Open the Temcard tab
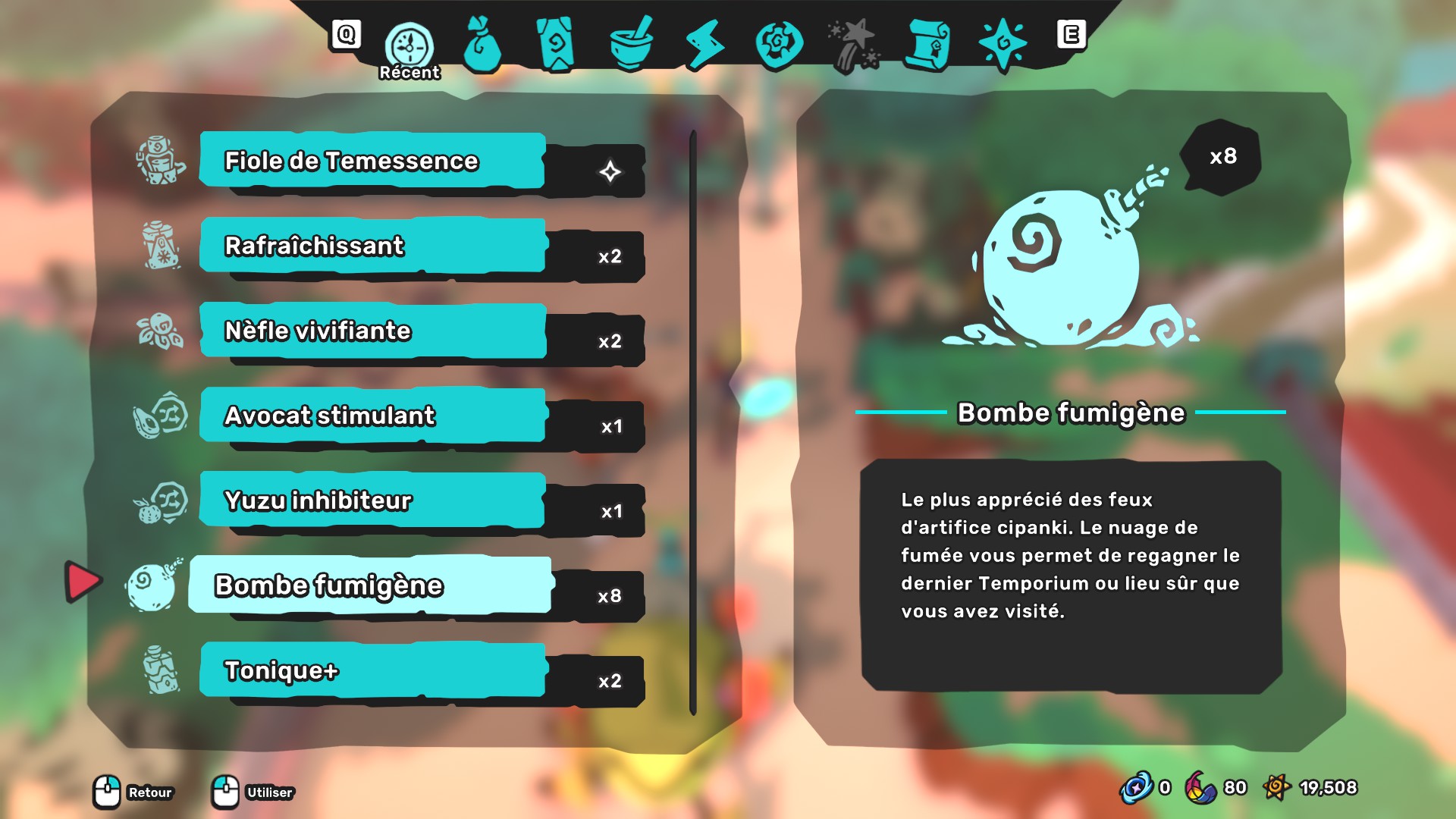 [556, 45]
